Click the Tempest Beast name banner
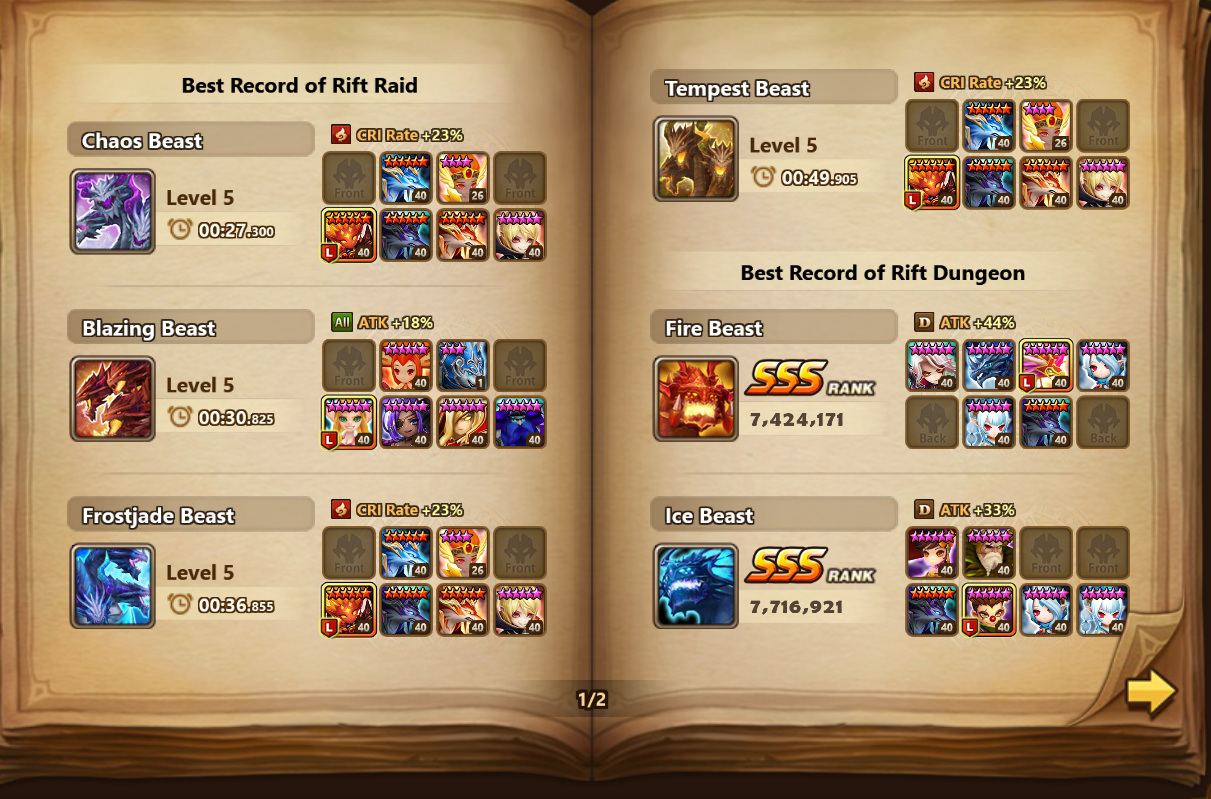1211x799 pixels. [773, 88]
